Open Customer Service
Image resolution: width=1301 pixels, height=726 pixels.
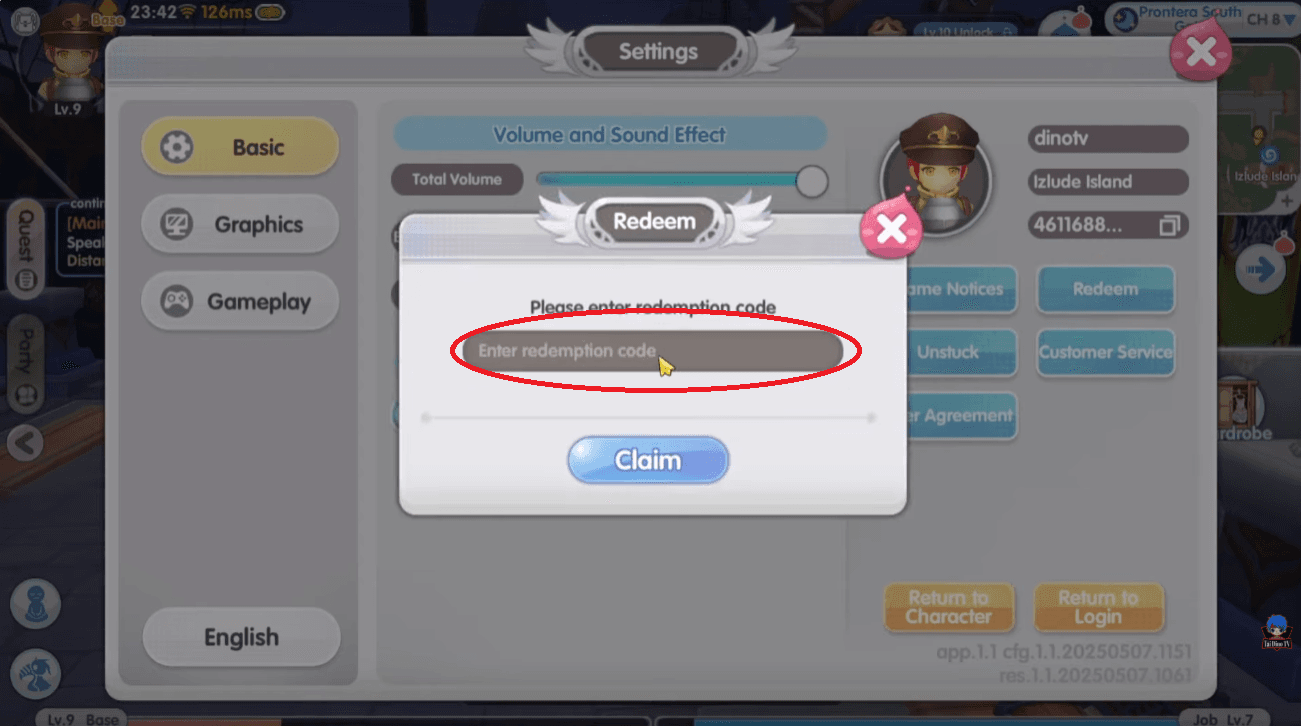pos(1105,353)
